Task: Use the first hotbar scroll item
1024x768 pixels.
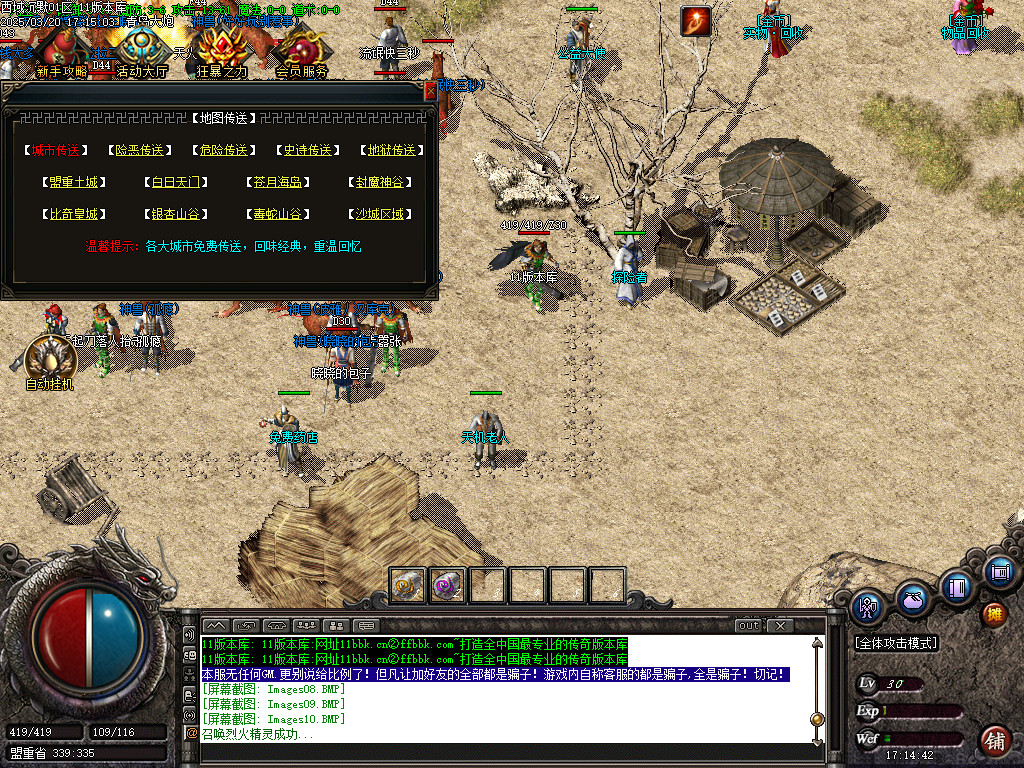Action: coord(407,585)
